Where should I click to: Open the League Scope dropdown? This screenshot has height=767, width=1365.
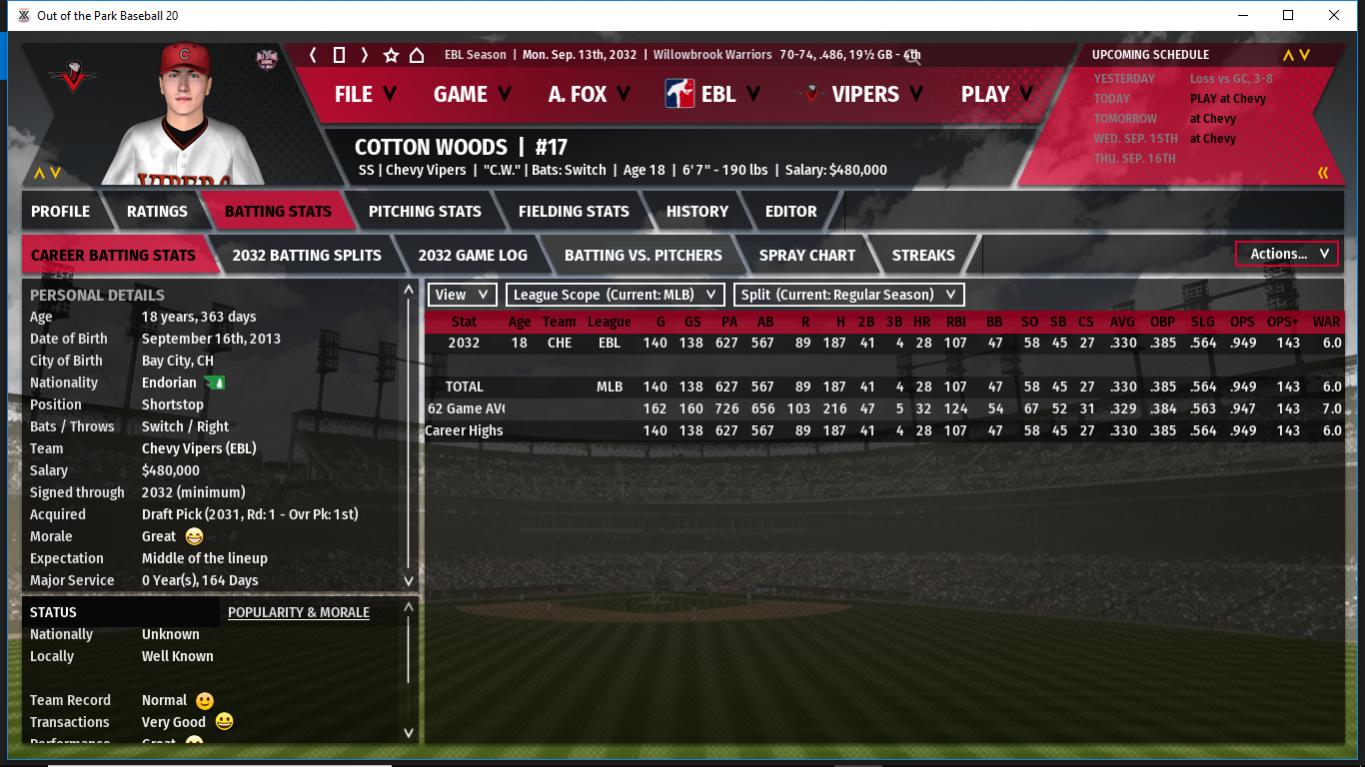[615, 295]
